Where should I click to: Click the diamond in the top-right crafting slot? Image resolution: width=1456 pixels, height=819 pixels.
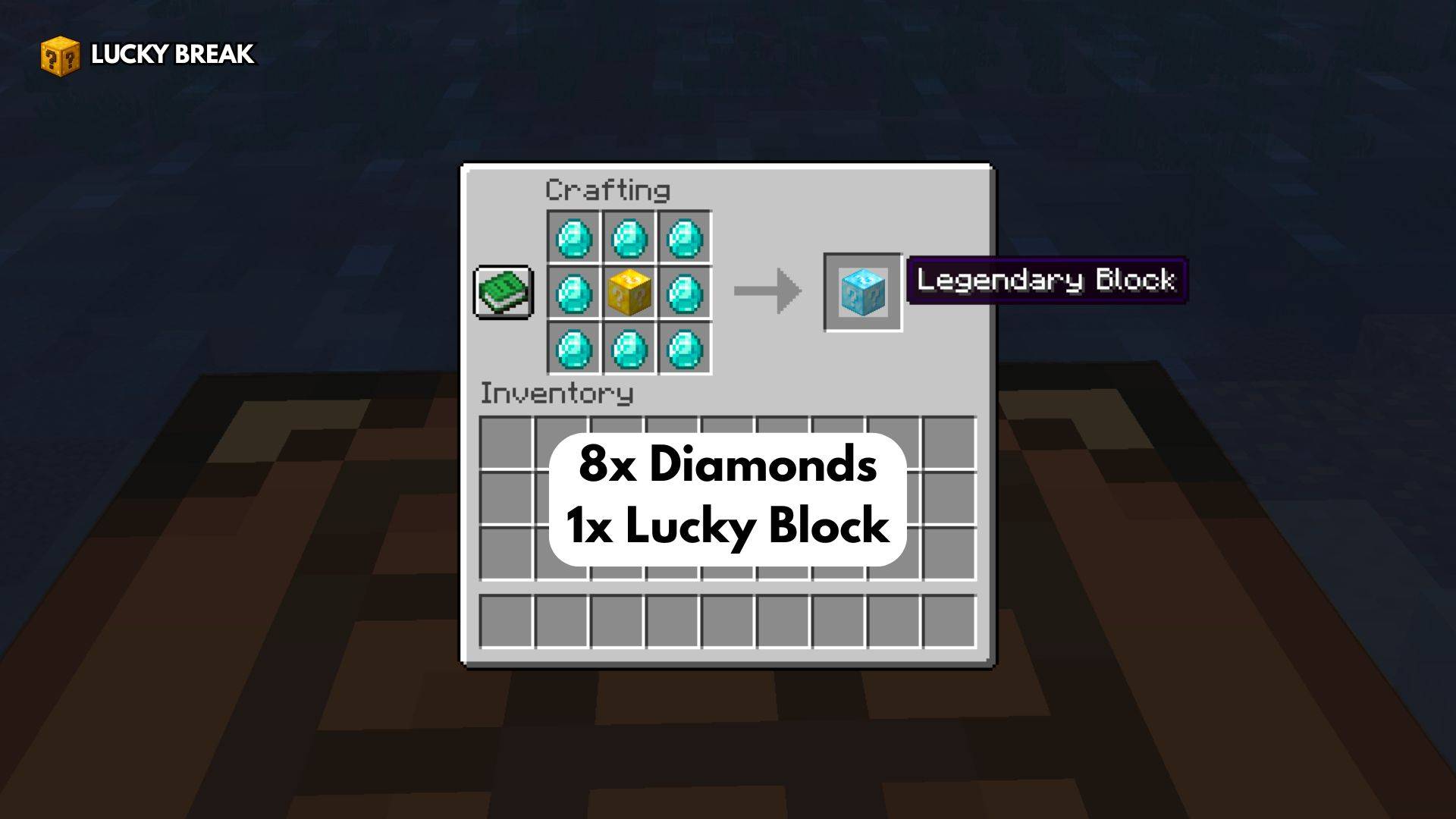[684, 237]
